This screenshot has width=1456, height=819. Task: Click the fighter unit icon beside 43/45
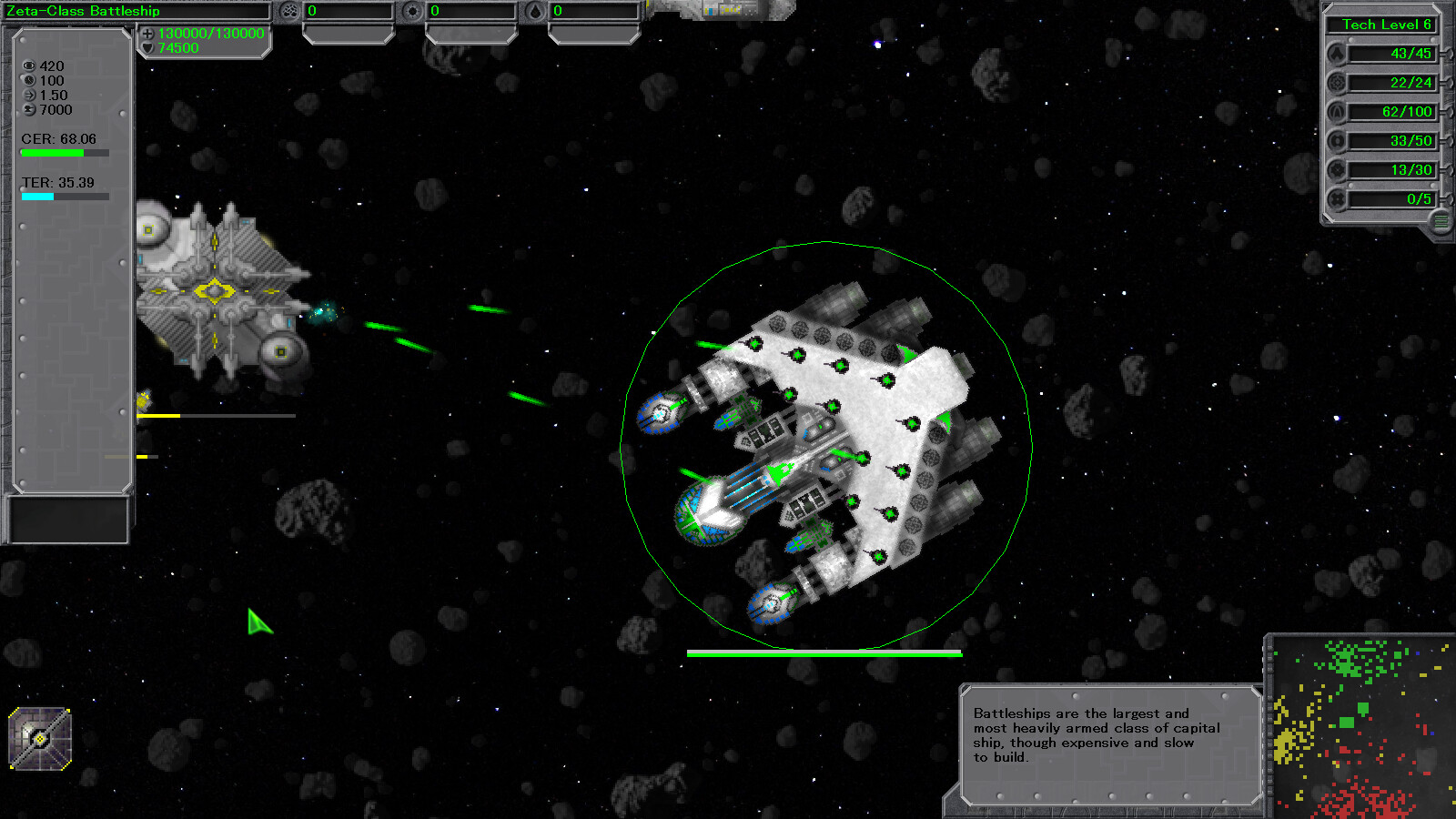[1337, 54]
